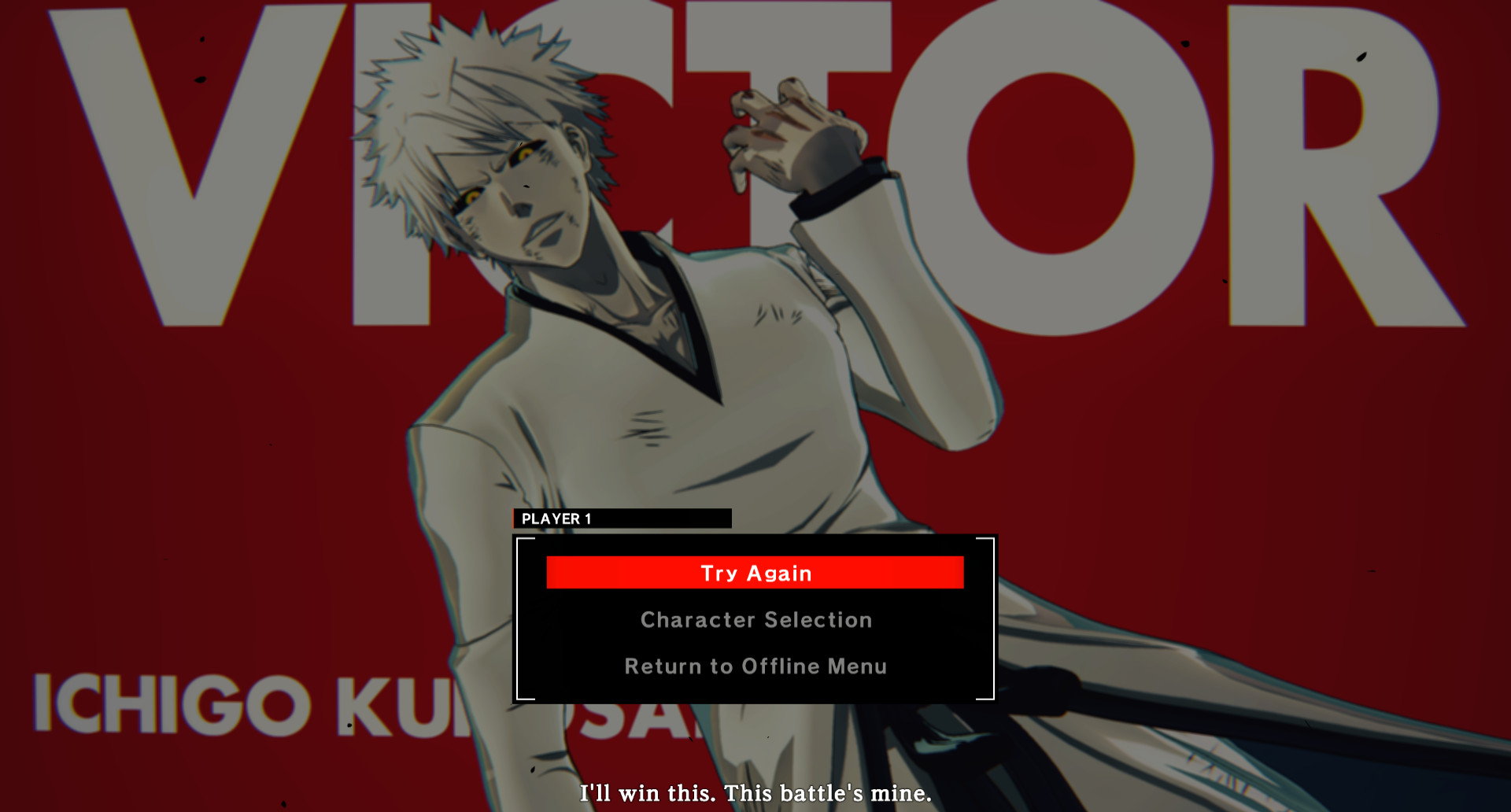Click the Return to Offline Menu text row
This screenshot has height=812, width=1511.
point(754,666)
